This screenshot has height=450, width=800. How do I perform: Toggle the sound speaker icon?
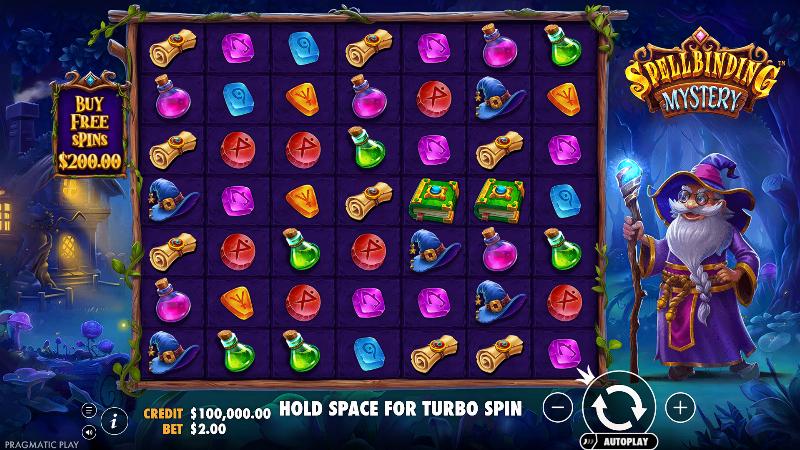coord(88,432)
